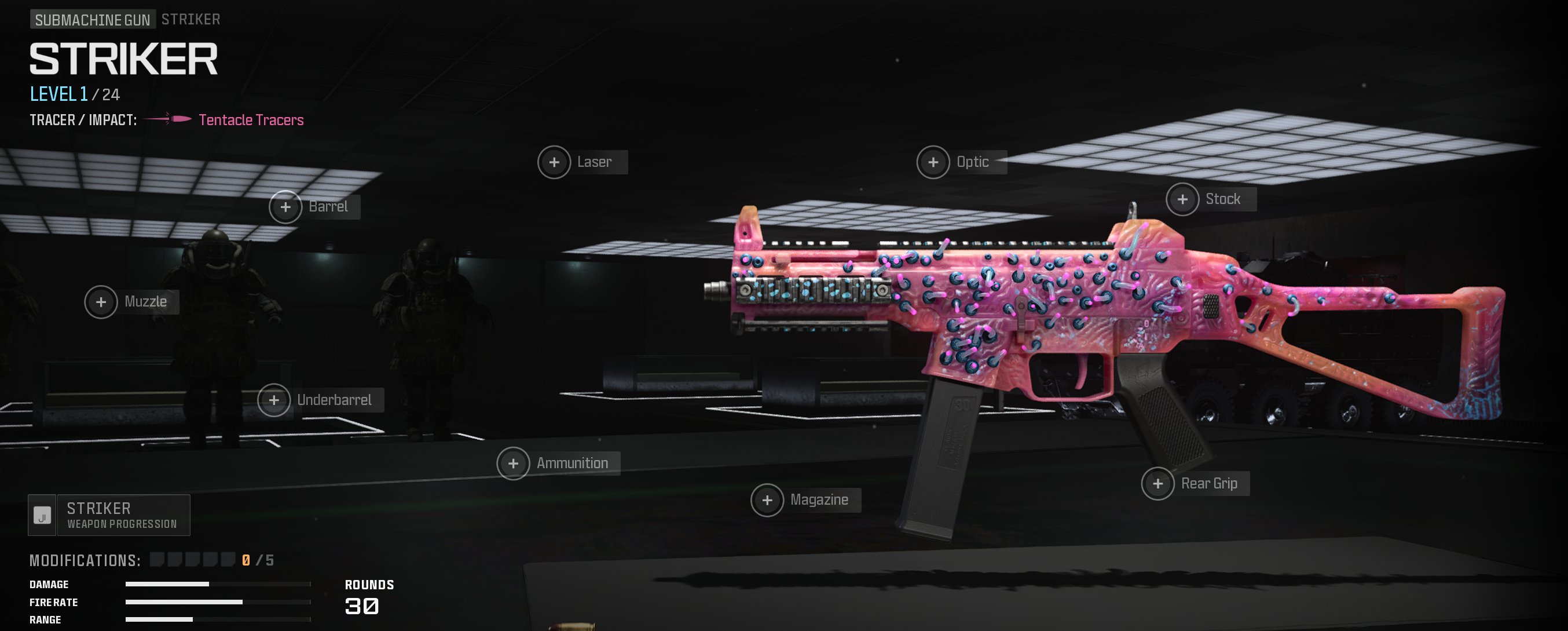Screen dimensions: 1568x631
Task: Choose the Barrel attachment slot
Action: pyautogui.click(x=285, y=207)
